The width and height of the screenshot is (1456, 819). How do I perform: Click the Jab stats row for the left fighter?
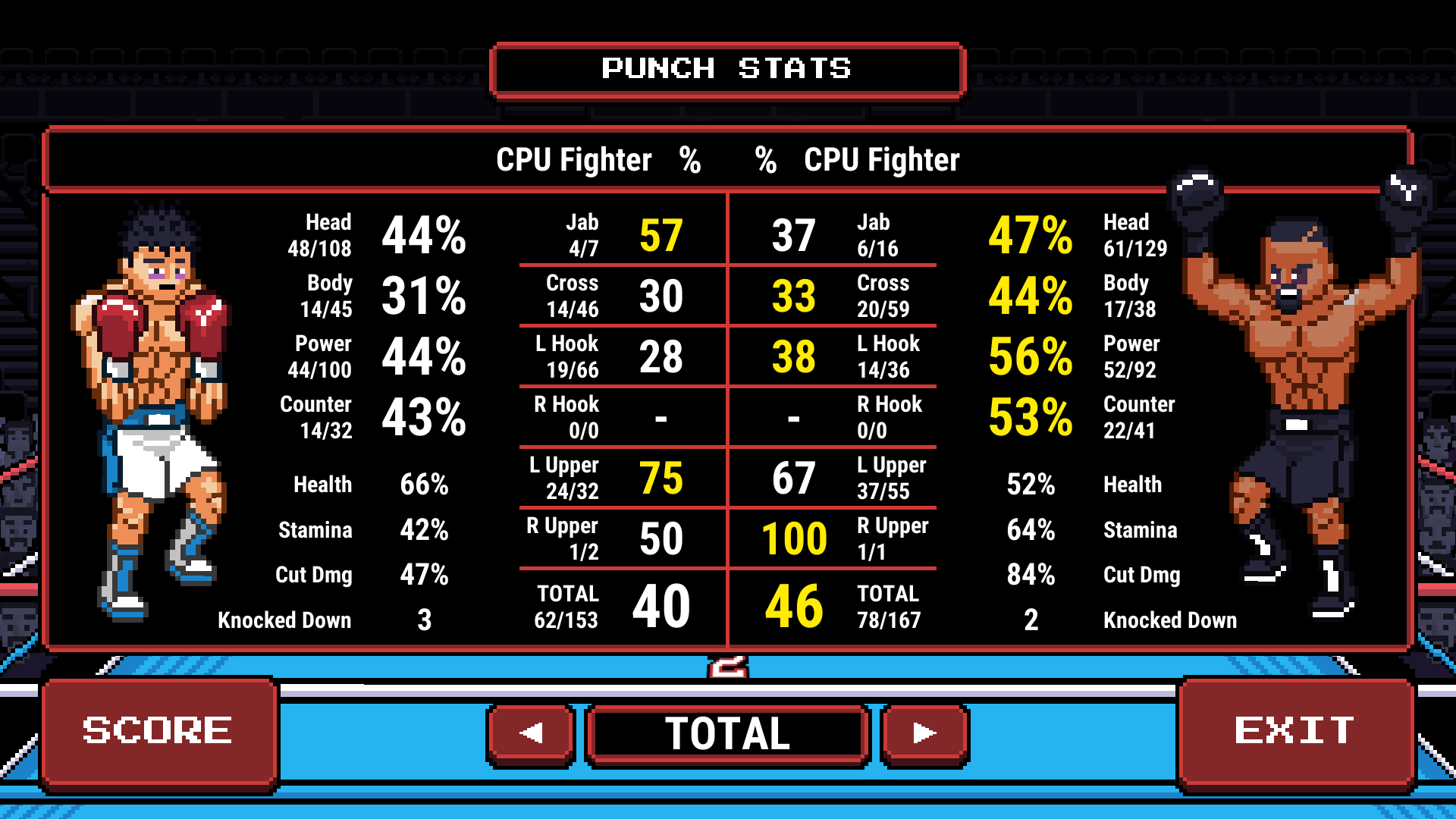pos(622,234)
